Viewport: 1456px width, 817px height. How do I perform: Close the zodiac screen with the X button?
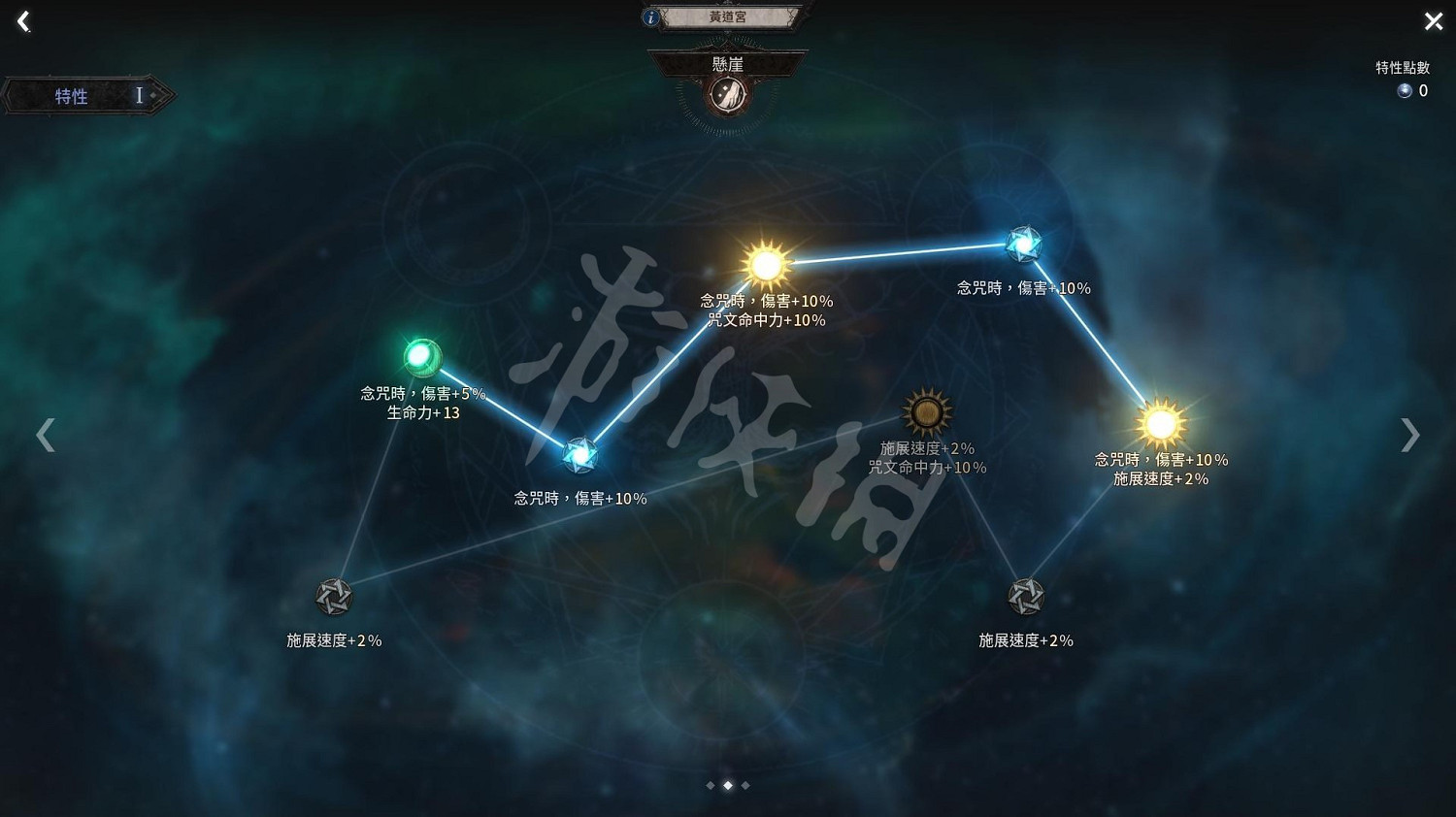(x=1432, y=20)
